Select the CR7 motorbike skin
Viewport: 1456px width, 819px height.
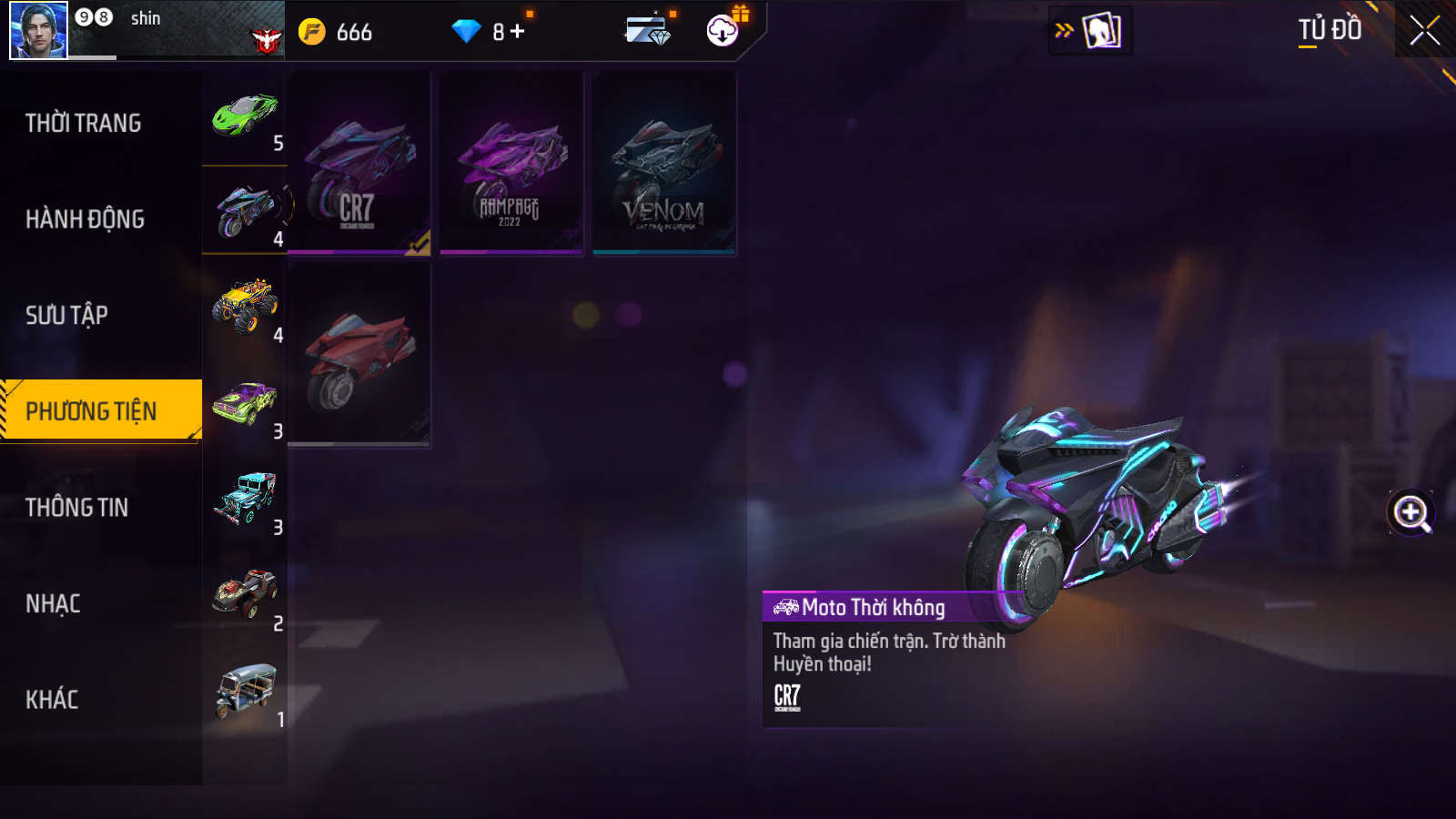click(359, 164)
